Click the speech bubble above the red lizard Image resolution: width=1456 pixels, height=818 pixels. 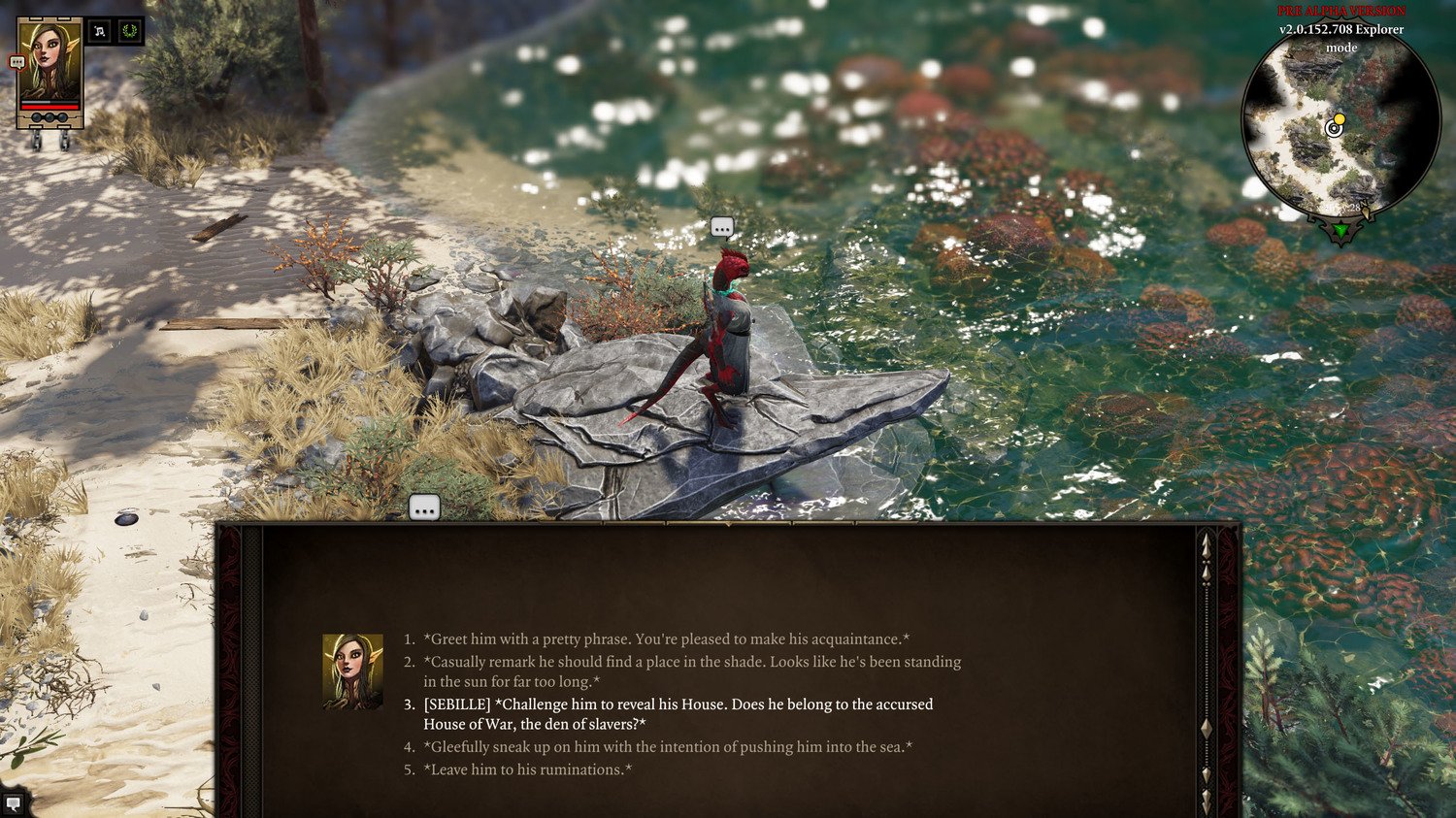721,227
